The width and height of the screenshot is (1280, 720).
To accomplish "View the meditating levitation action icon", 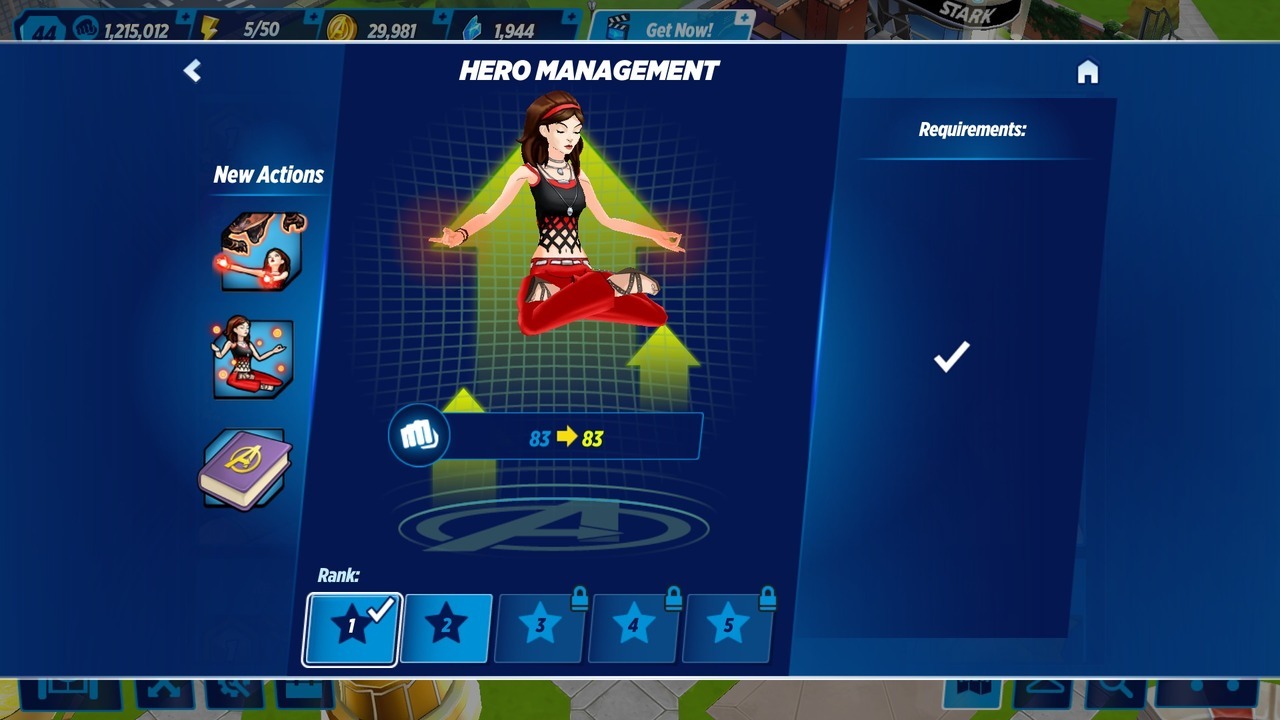I will pos(252,358).
